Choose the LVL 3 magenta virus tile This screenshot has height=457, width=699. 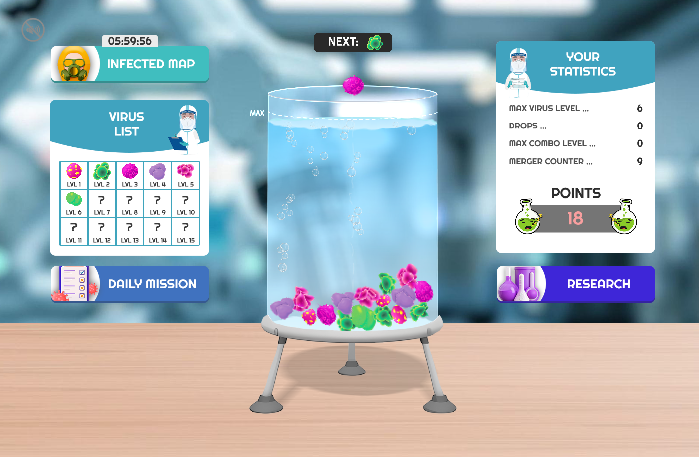[x=130, y=175]
